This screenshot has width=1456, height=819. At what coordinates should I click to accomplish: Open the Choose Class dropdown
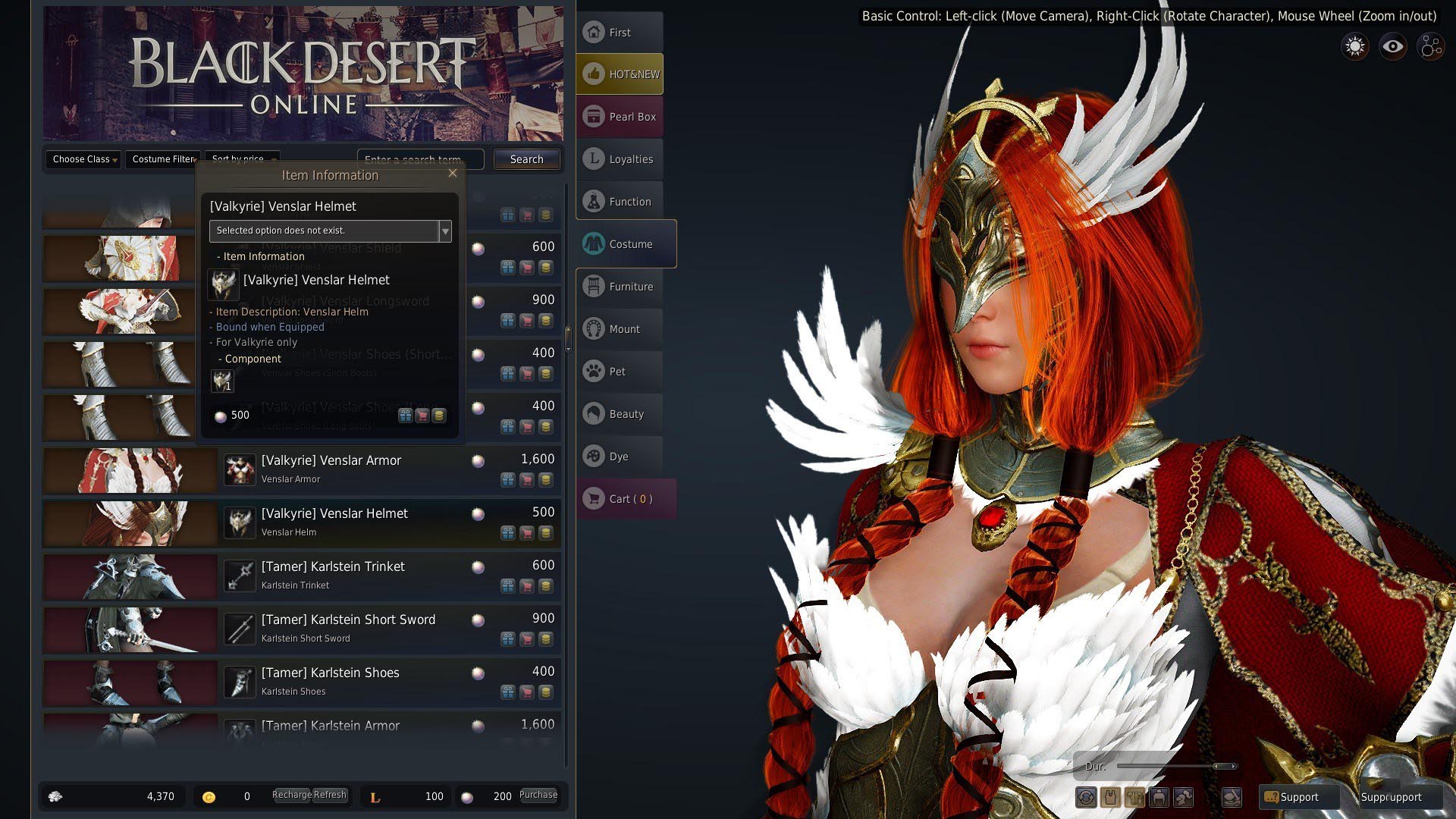click(x=83, y=159)
